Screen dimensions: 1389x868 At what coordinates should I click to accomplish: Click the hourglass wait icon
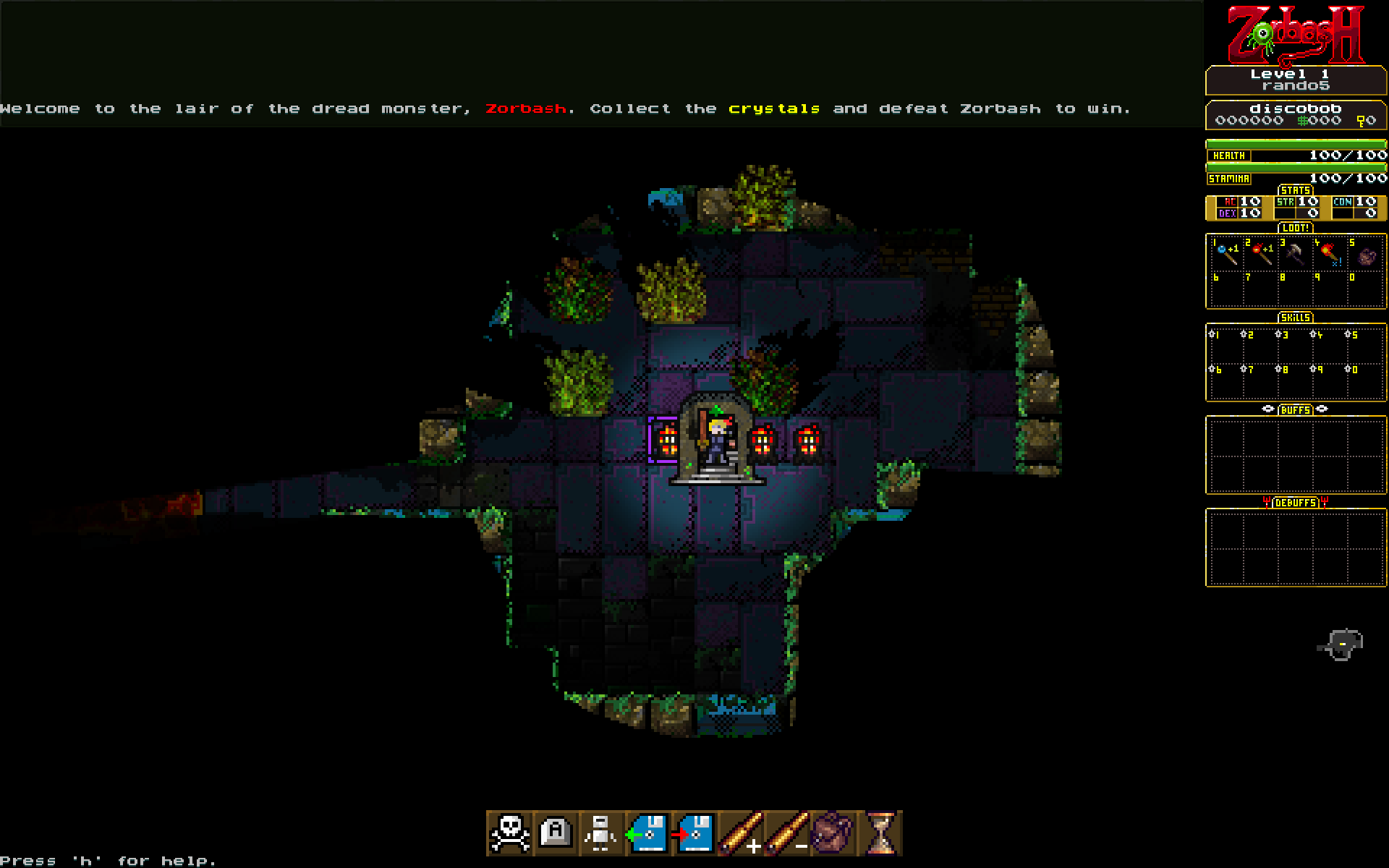click(x=880, y=833)
